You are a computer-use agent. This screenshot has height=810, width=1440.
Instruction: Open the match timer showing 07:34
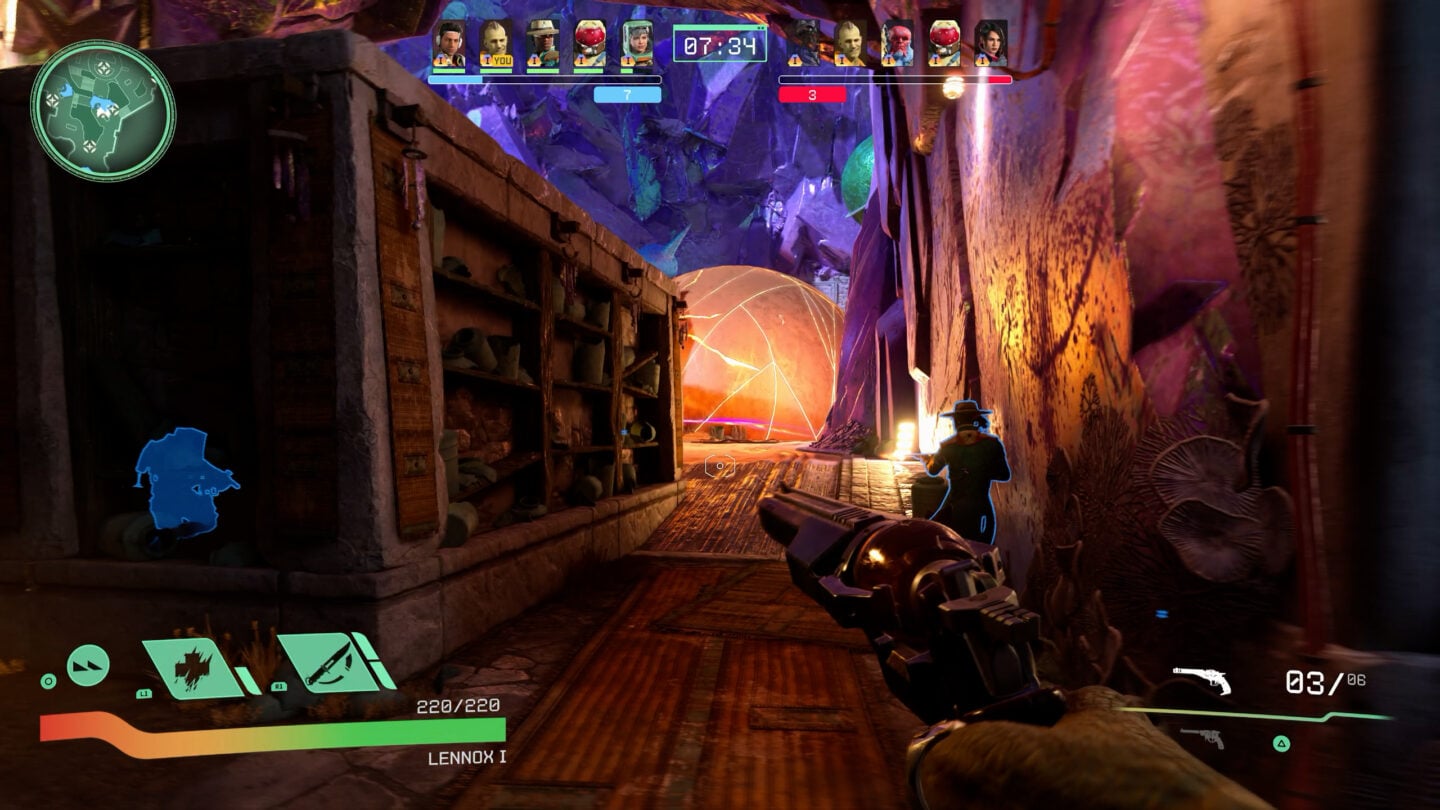click(x=720, y=44)
